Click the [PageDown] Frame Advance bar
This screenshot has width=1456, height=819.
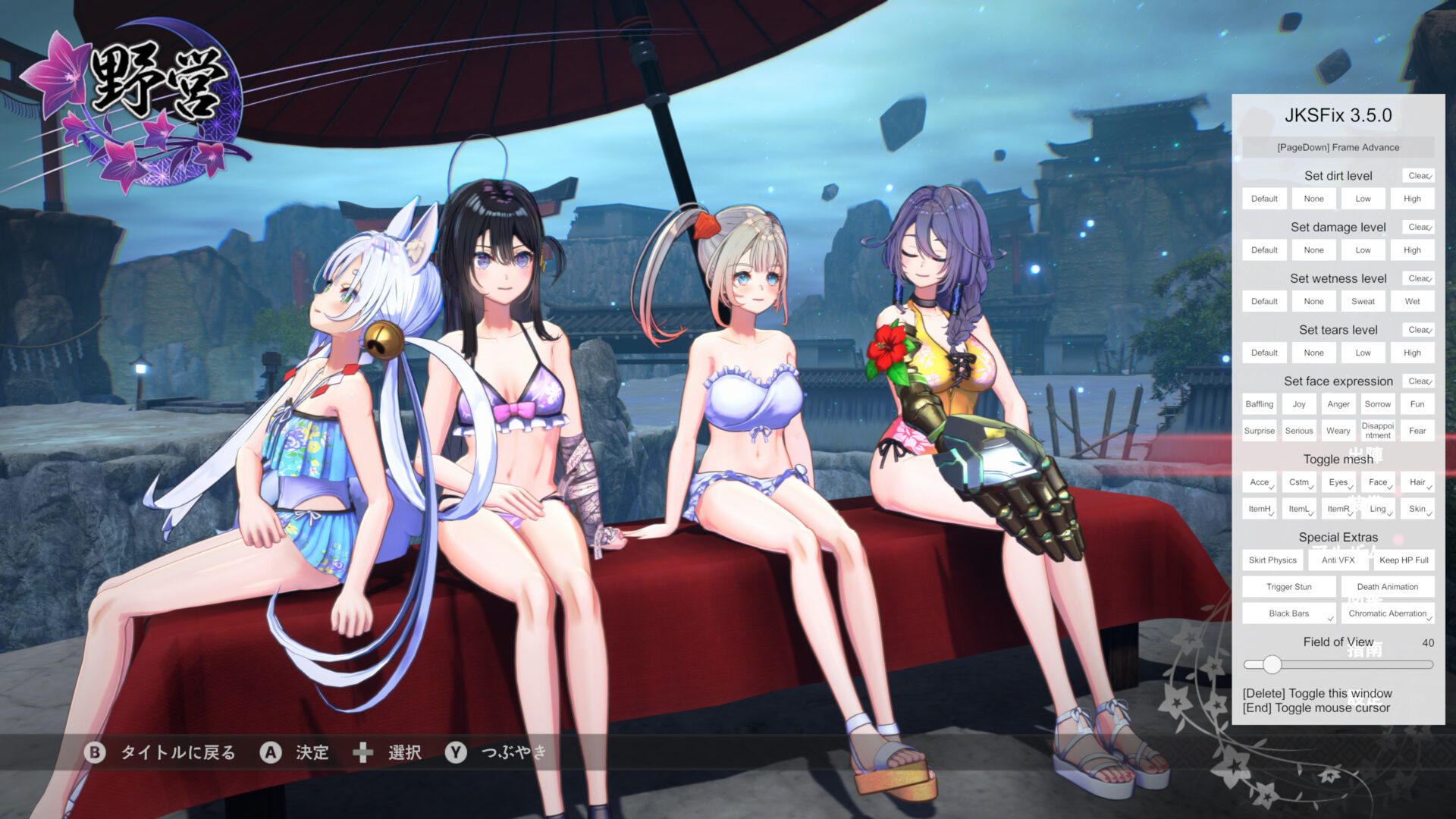tap(1338, 147)
